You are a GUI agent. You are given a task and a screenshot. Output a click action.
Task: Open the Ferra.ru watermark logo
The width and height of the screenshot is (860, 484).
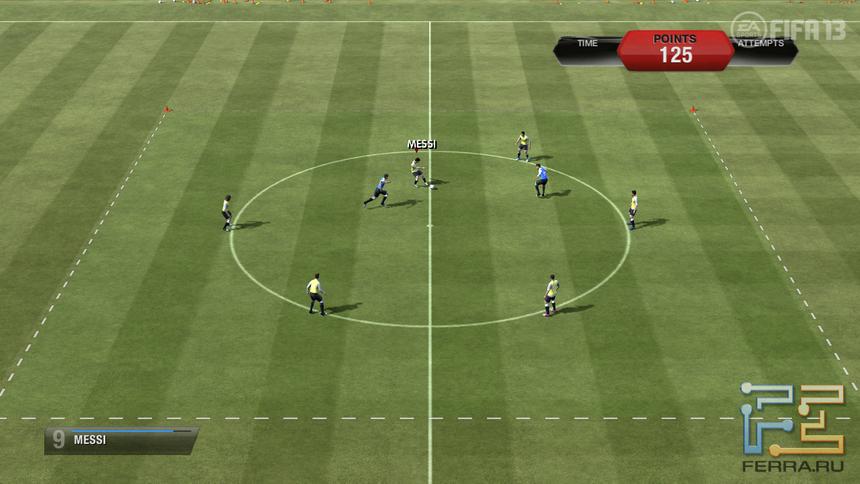(792, 427)
